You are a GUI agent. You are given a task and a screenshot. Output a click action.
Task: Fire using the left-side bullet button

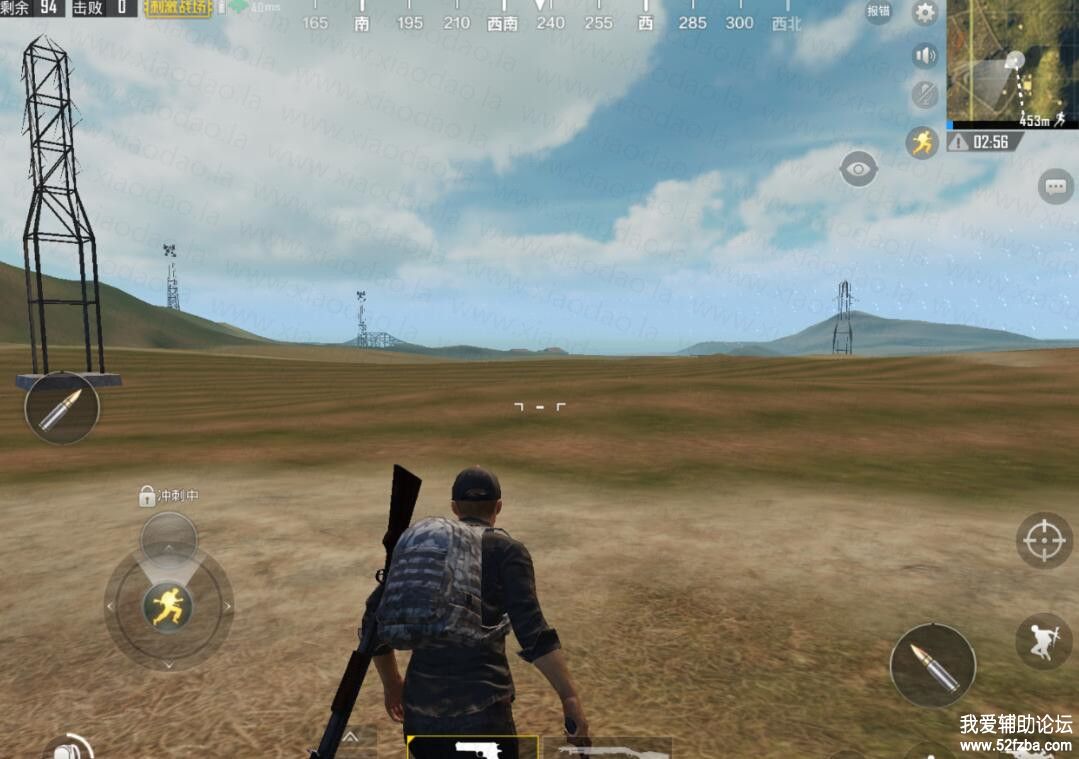point(62,408)
